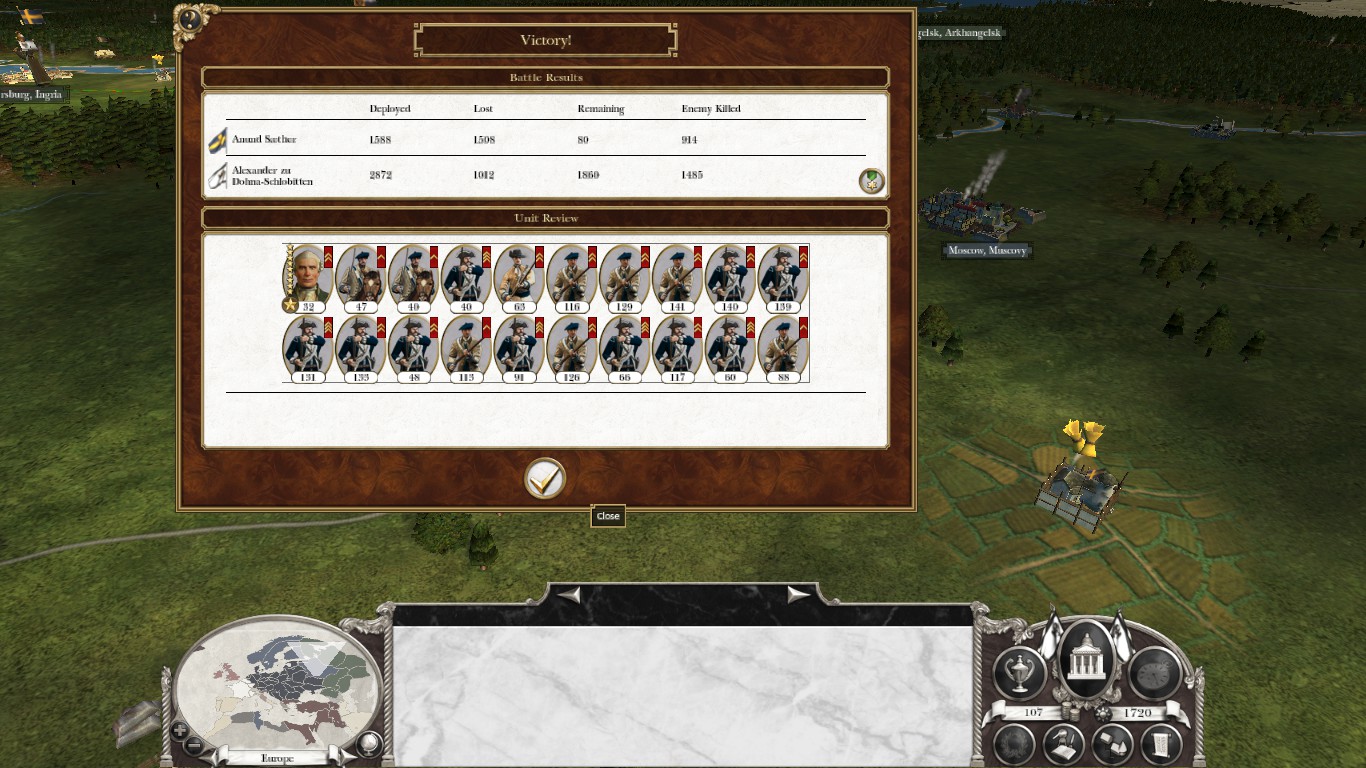Screen dimensions: 1366x768
Task: End turn with the pocket watch button
Action: (x=1153, y=672)
